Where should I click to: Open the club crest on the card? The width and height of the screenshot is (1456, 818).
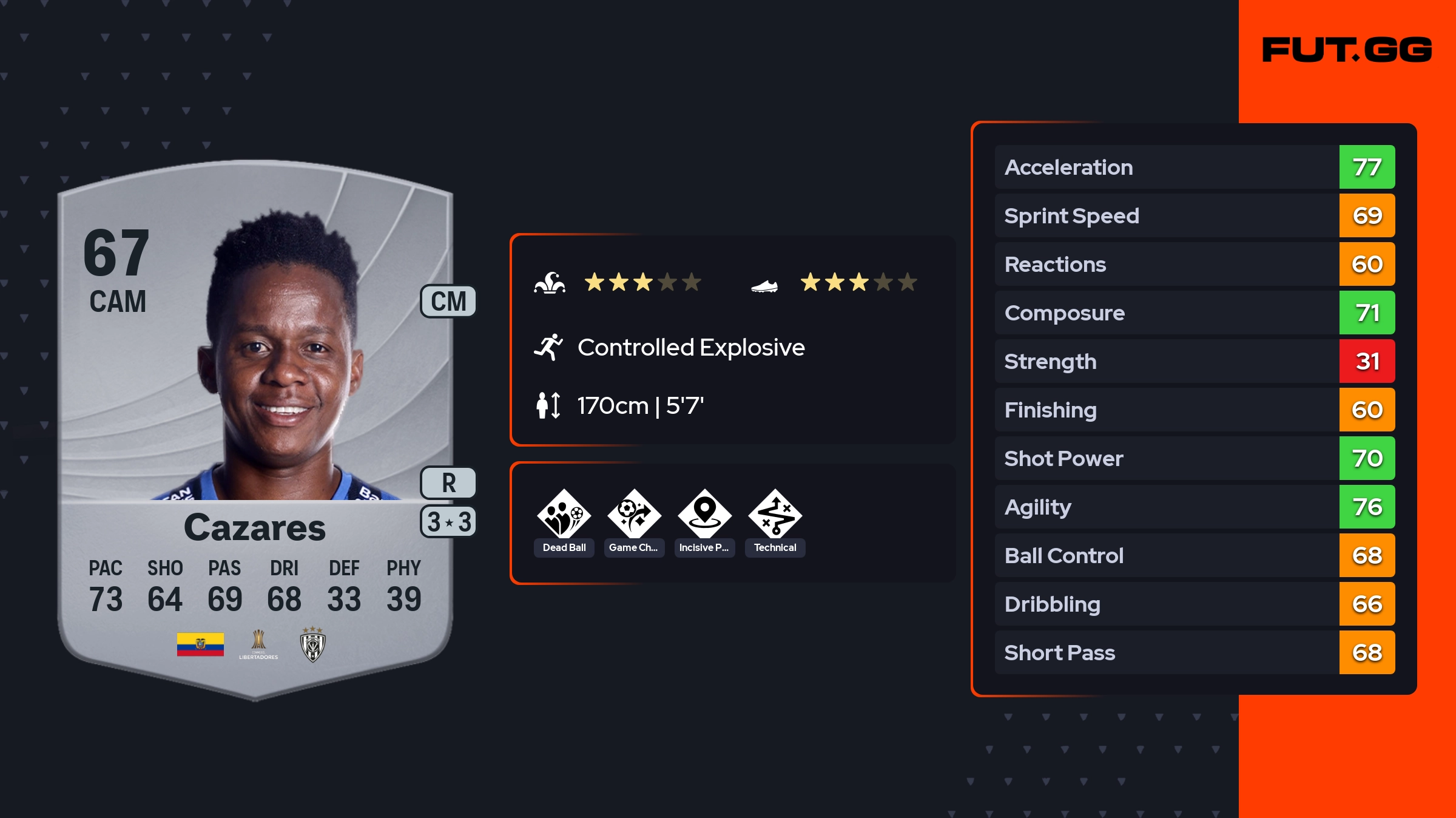click(313, 644)
